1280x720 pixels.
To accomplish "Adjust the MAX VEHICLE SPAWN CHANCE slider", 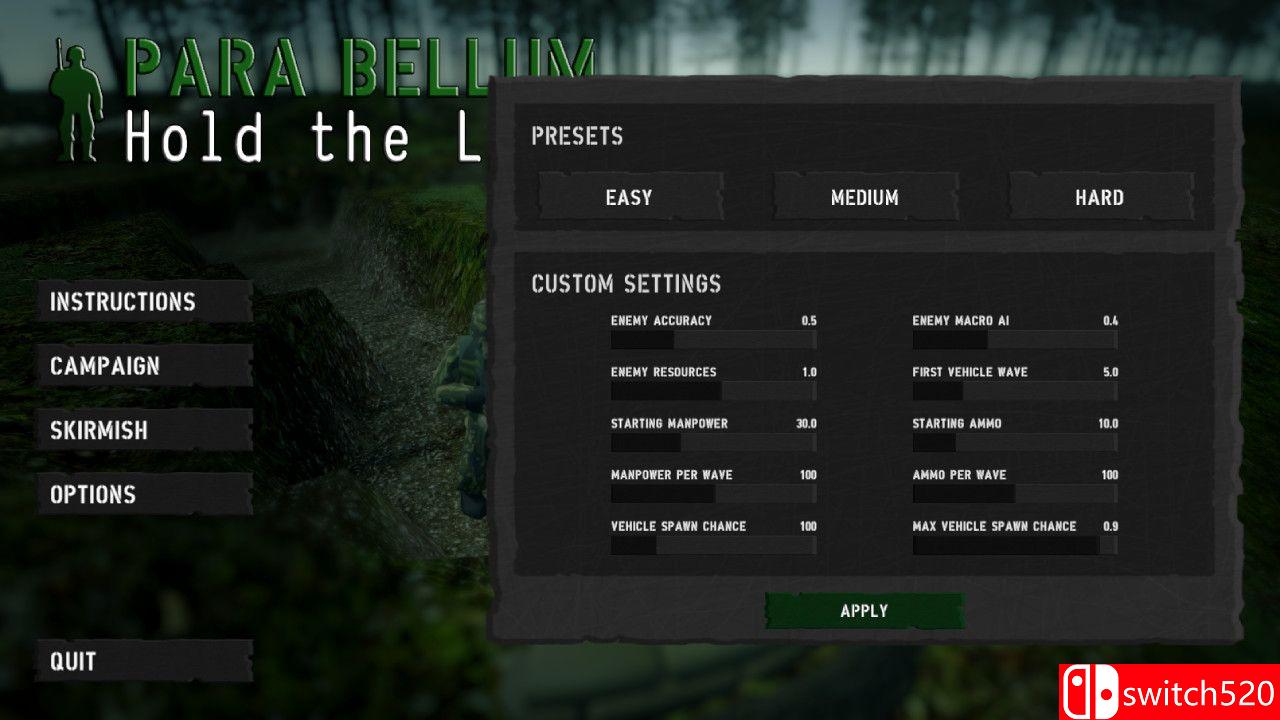I will click(x=1013, y=545).
